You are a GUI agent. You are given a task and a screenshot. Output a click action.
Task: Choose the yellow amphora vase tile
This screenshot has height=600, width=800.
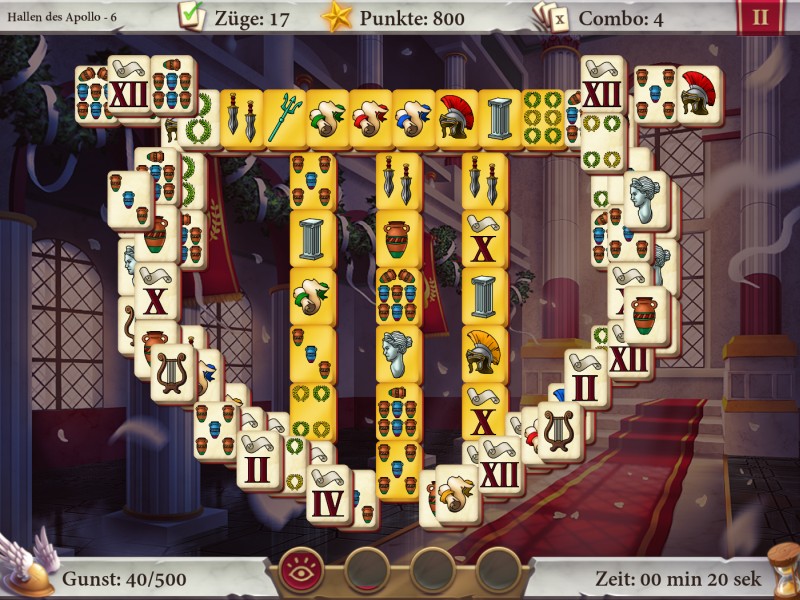398,237
